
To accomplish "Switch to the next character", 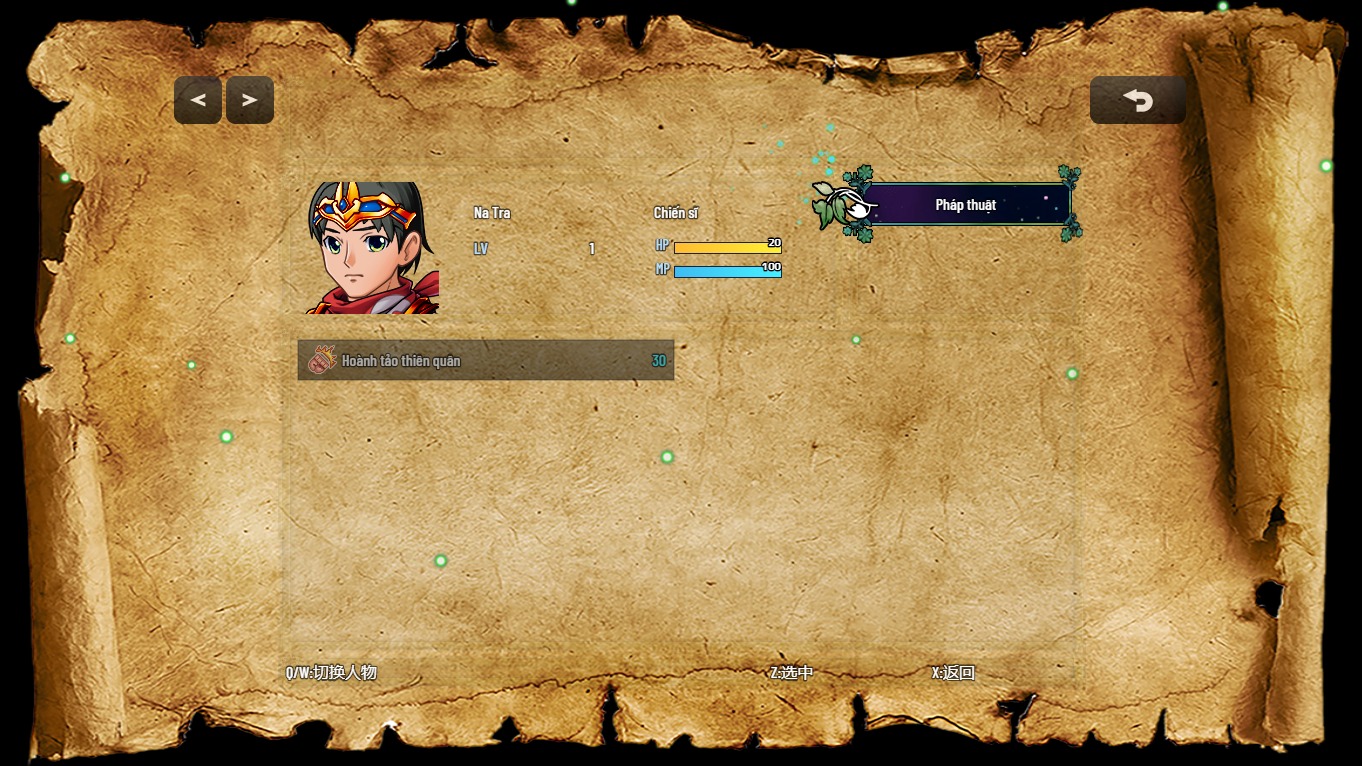I will (250, 100).
